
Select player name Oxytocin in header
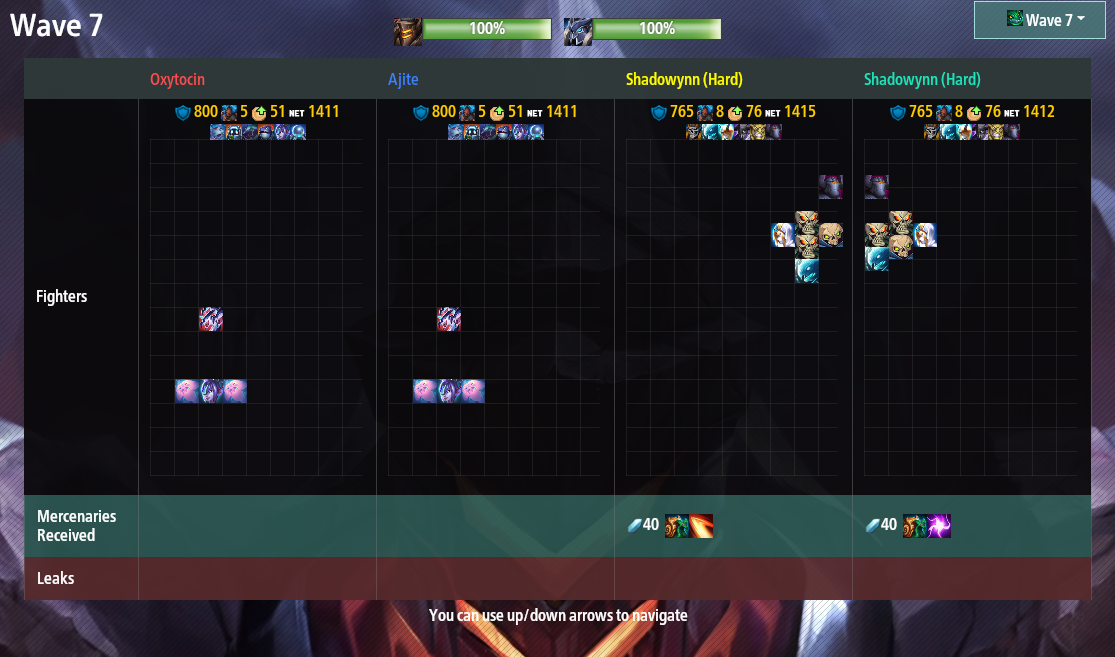click(177, 79)
